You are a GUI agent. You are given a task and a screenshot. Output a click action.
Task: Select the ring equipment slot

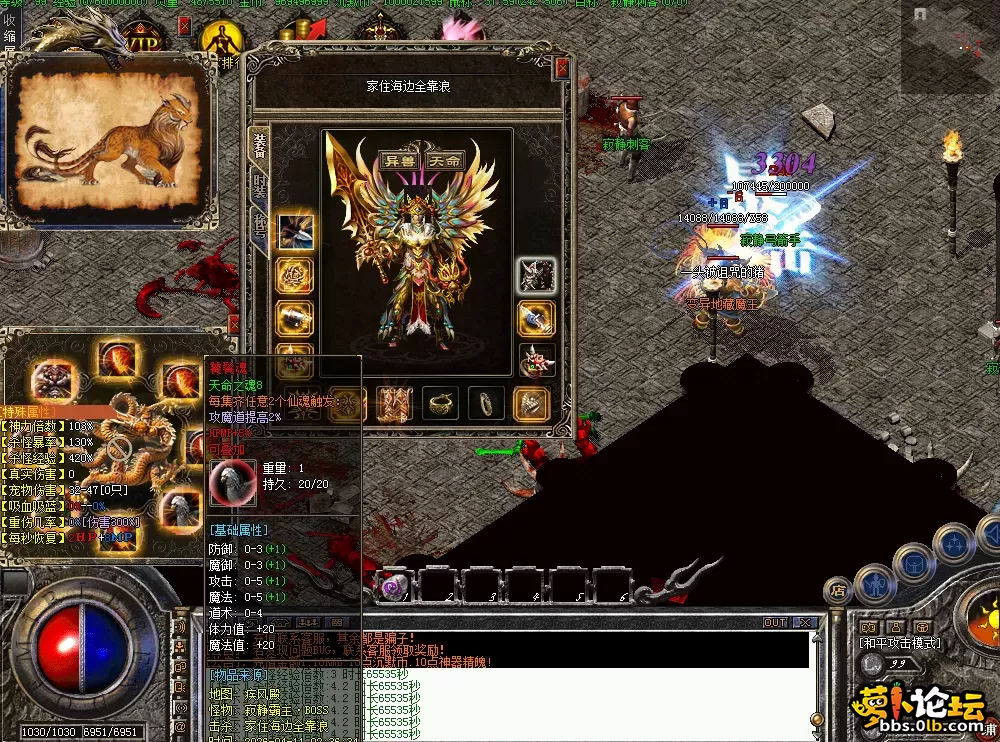pos(487,402)
